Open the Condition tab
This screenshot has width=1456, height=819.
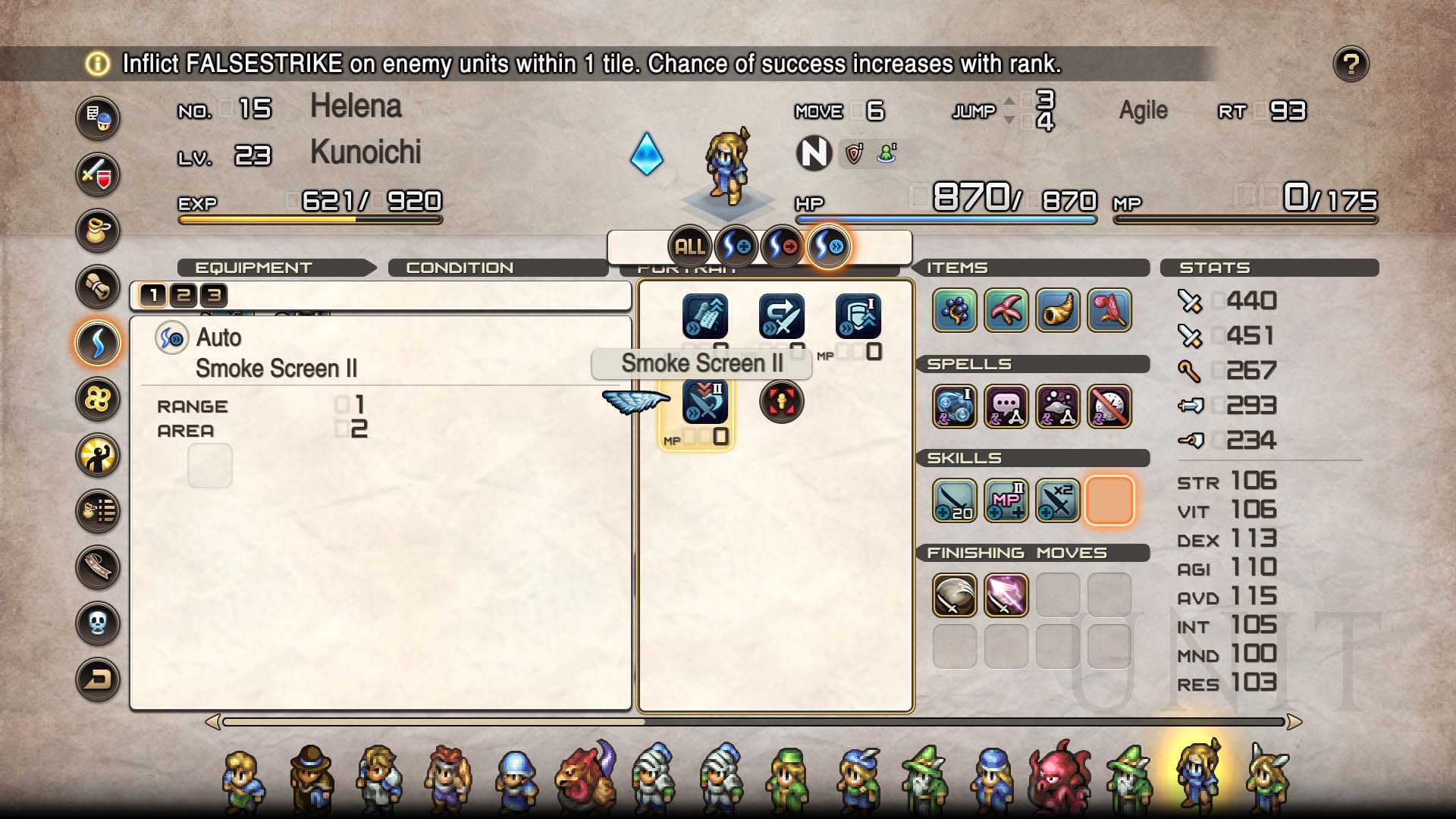(458, 268)
